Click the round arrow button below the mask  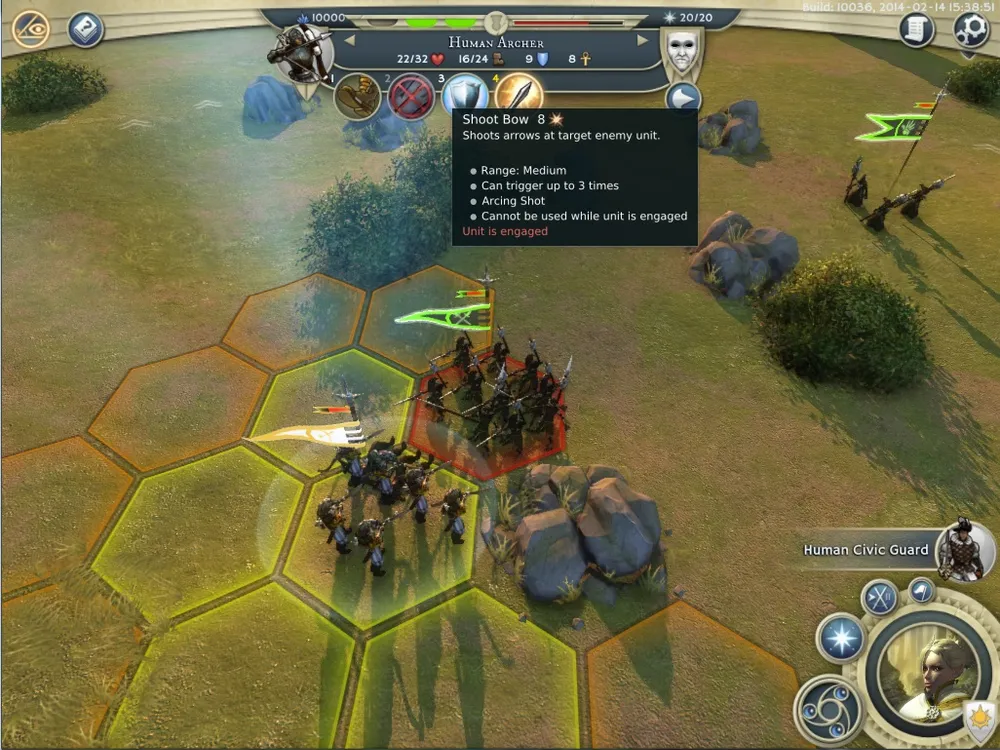[x=683, y=99]
